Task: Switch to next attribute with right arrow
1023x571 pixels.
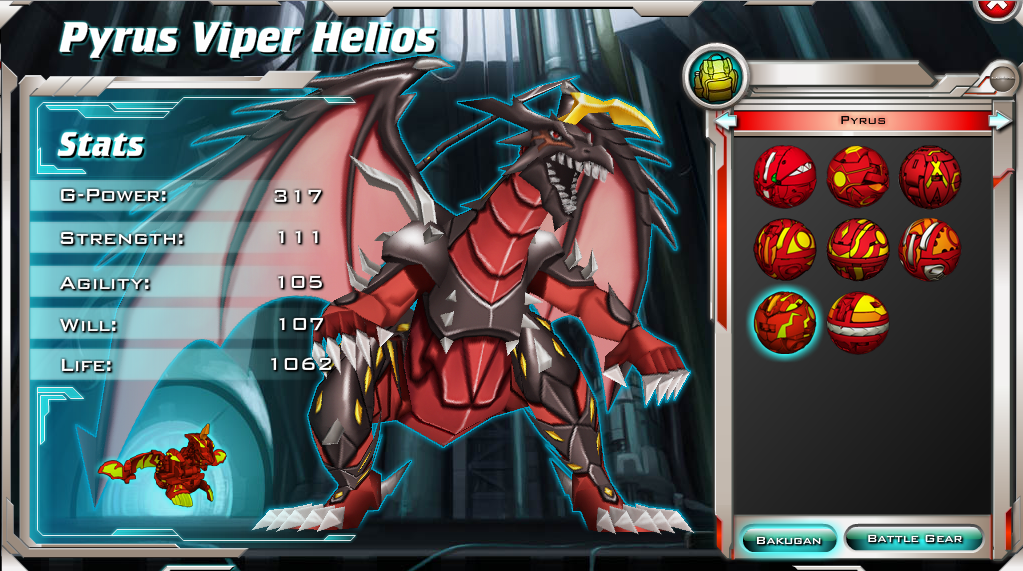Action: point(1000,120)
